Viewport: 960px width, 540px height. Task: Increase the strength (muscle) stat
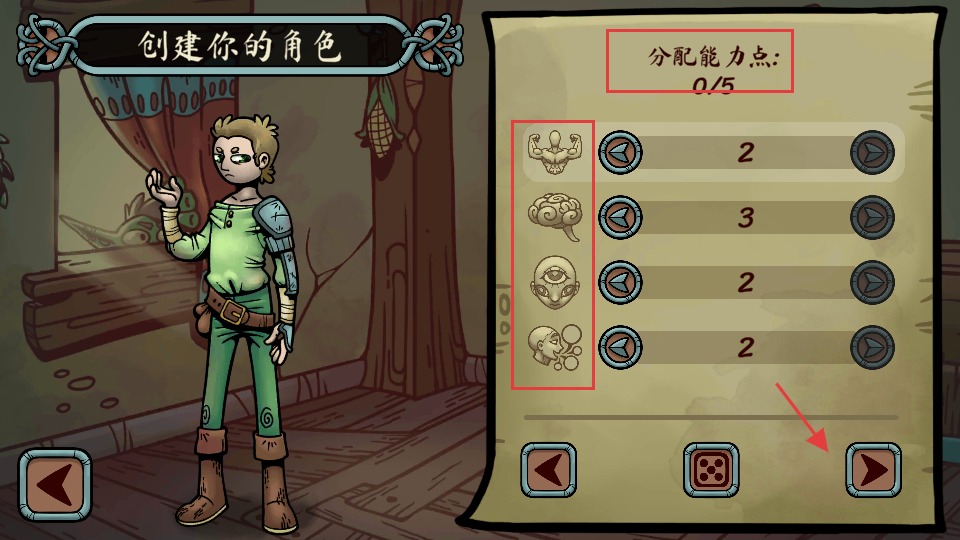click(872, 153)
